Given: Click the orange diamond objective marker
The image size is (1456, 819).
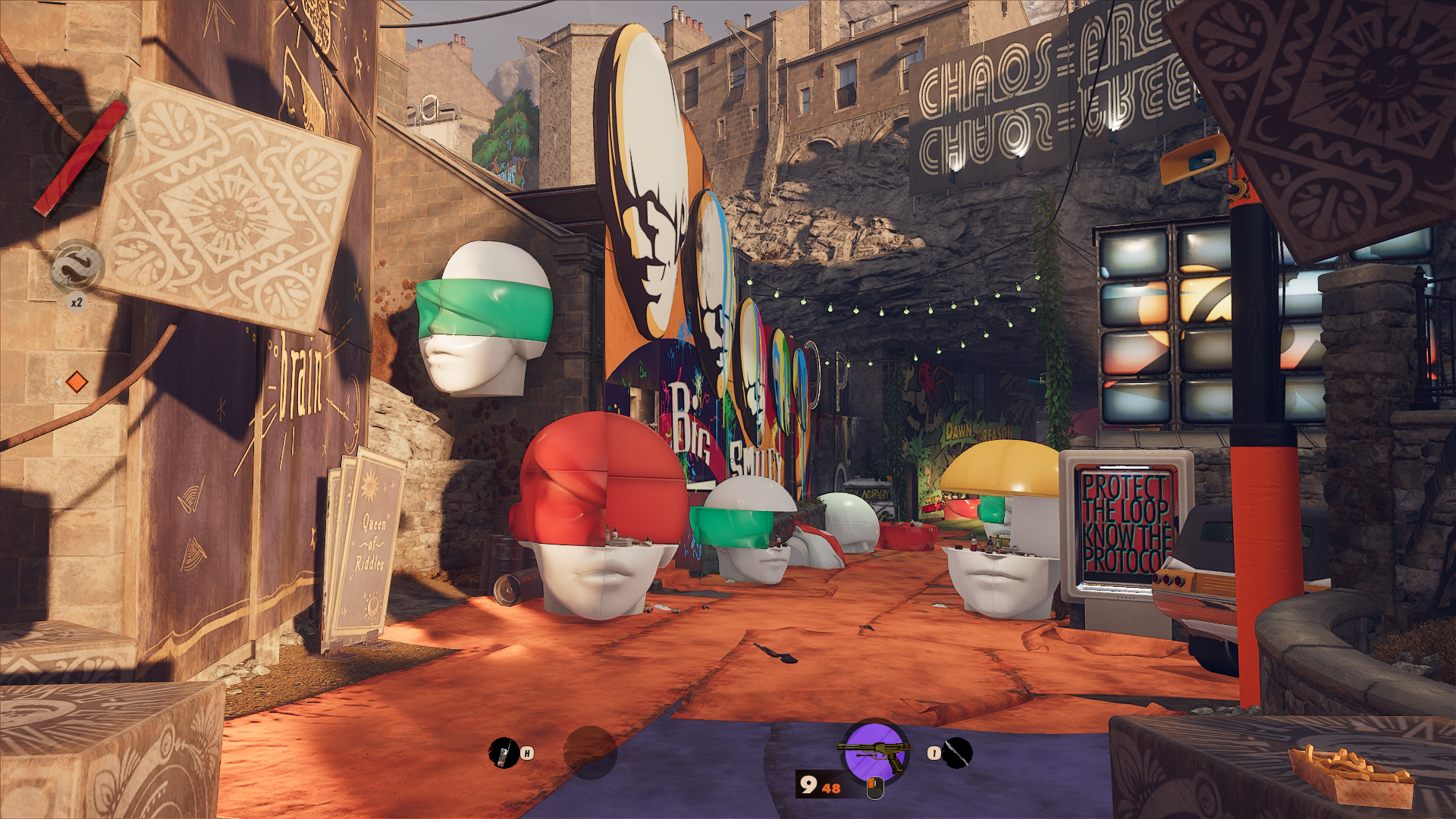Looking at the screenshot, I should pos(77,382).
